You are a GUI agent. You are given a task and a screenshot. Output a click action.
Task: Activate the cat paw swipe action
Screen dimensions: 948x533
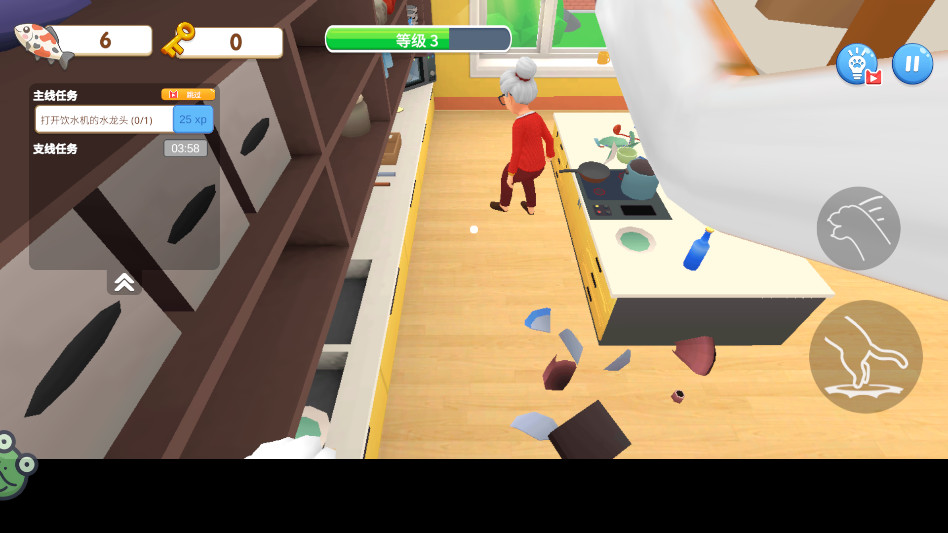click(x=858, y=228)
